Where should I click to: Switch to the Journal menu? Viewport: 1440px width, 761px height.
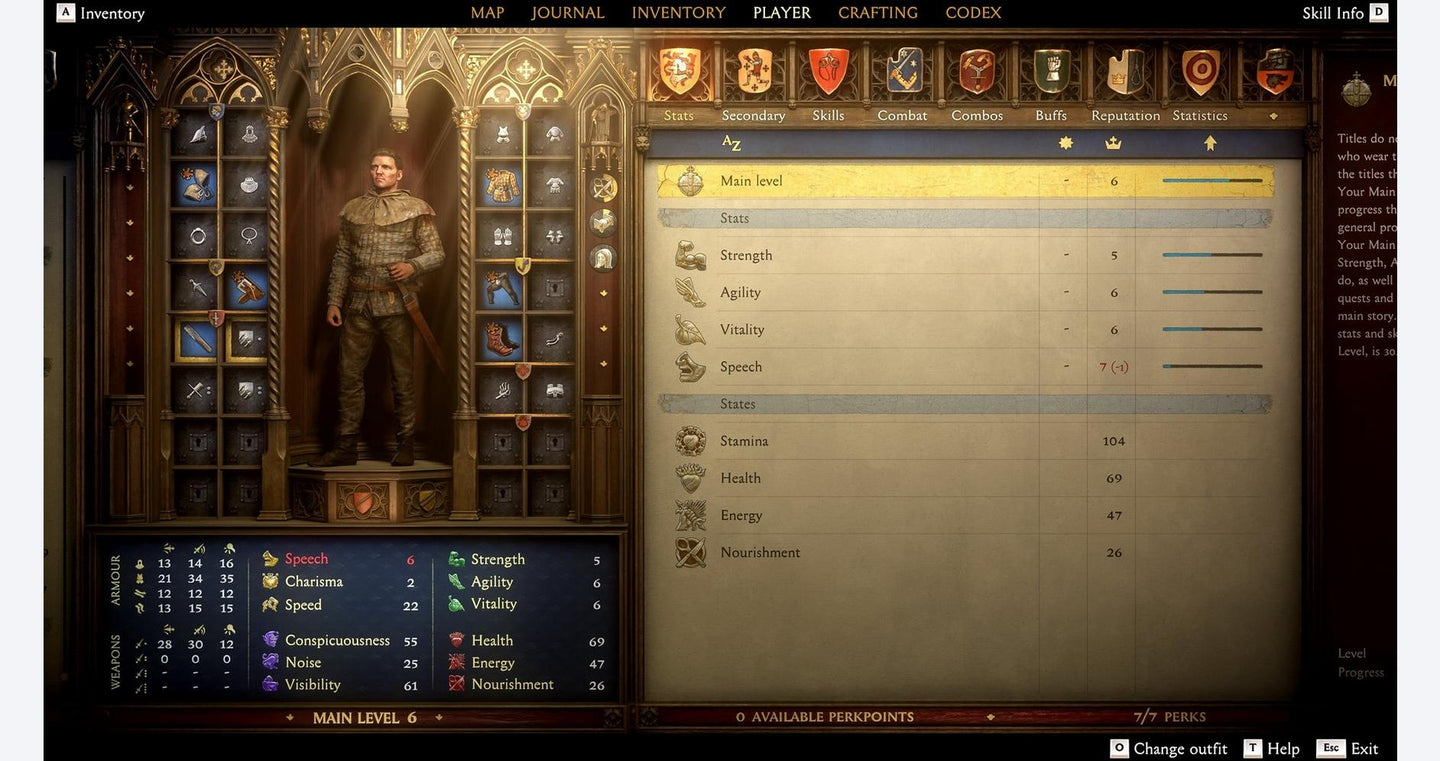pos(567,13)
